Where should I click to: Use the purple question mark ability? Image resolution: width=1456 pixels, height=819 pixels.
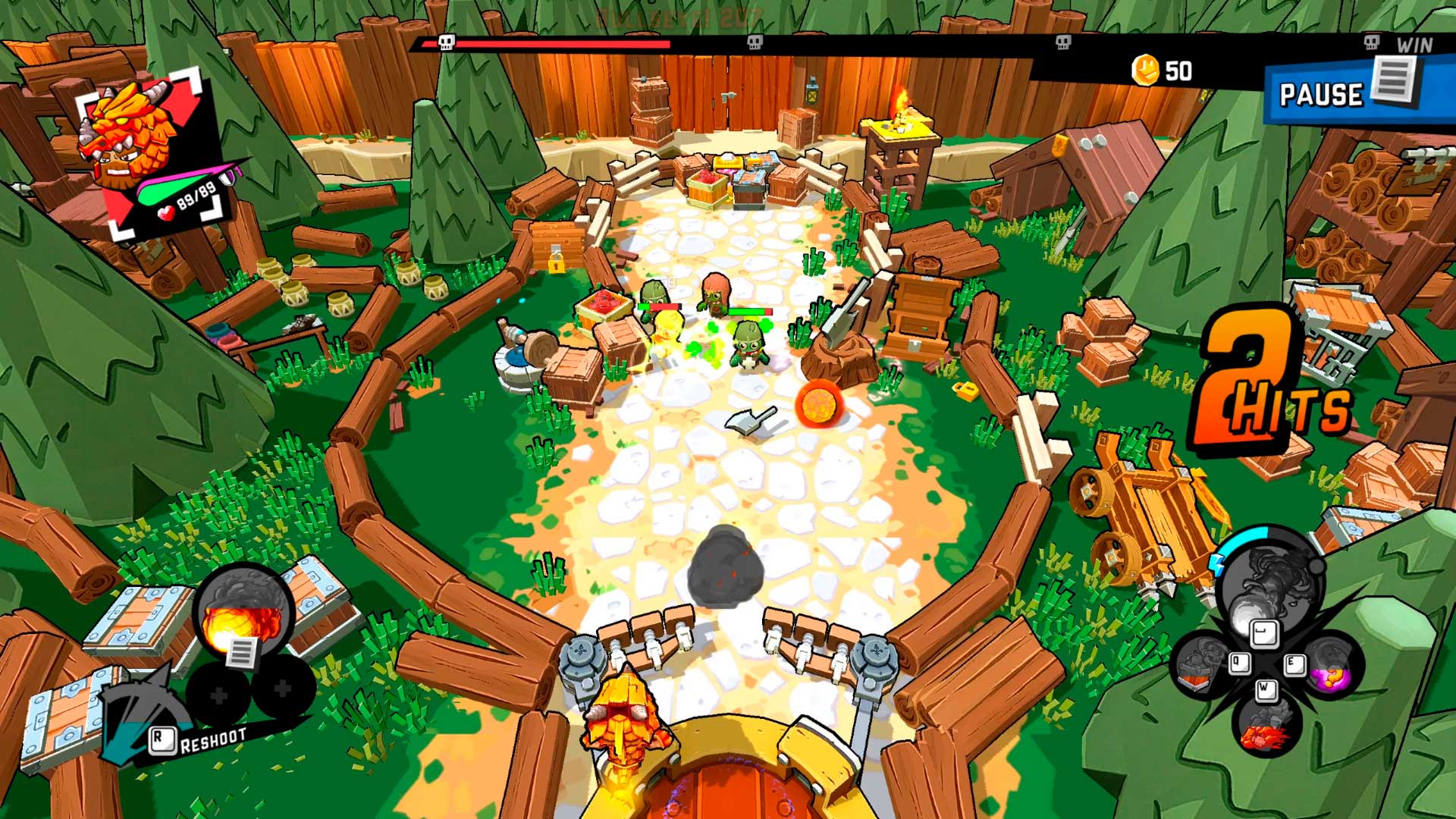(x=1332, y=668)
